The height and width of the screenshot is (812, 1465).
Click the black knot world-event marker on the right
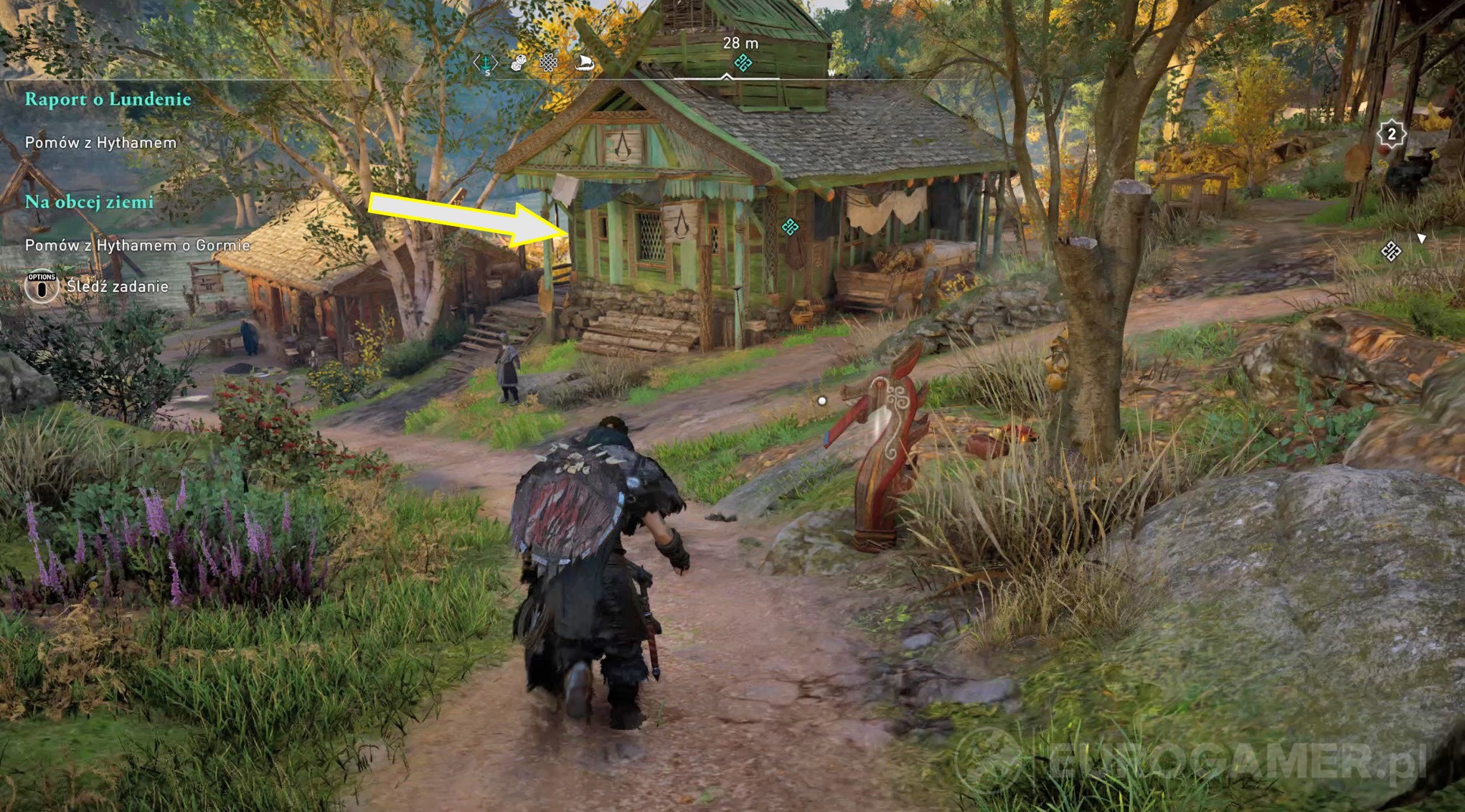coord(1393,252)
